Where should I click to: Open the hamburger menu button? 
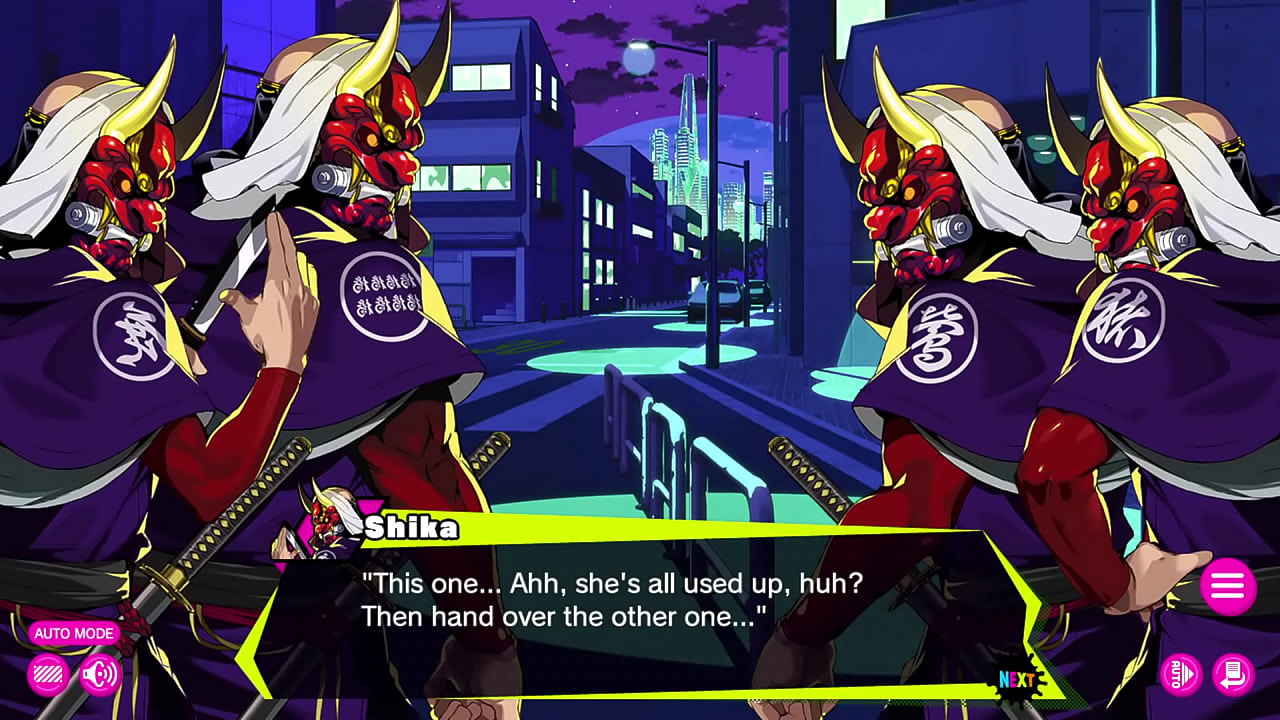1227,586
